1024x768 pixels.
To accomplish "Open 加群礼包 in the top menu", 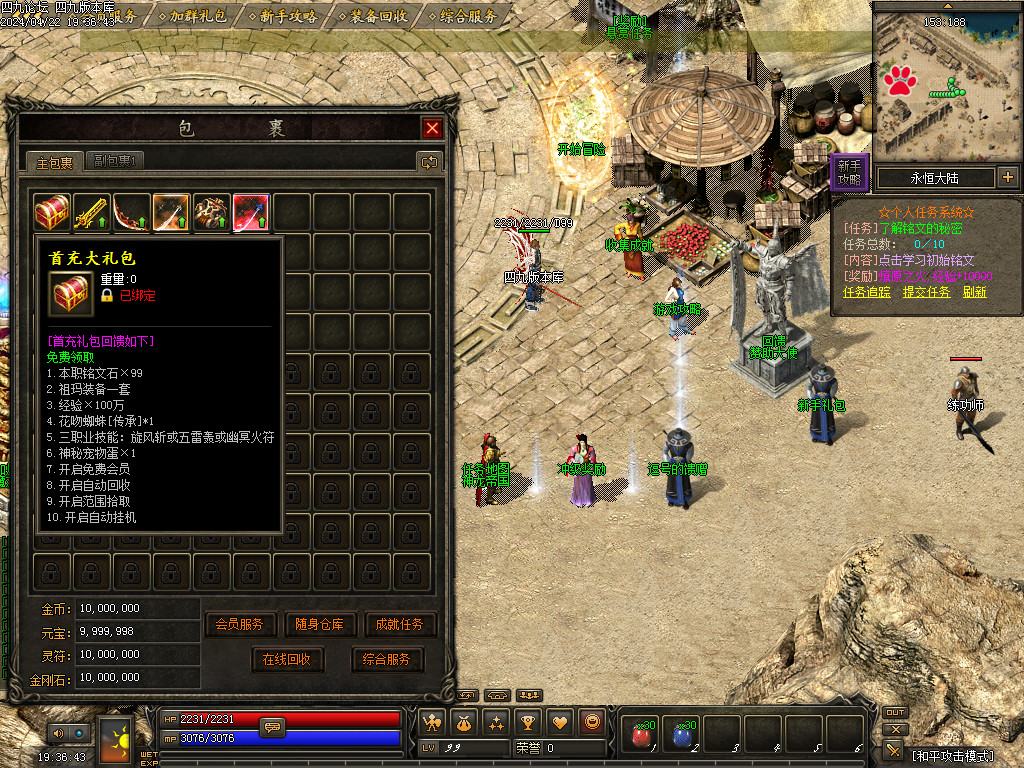I will coord(198,16).
